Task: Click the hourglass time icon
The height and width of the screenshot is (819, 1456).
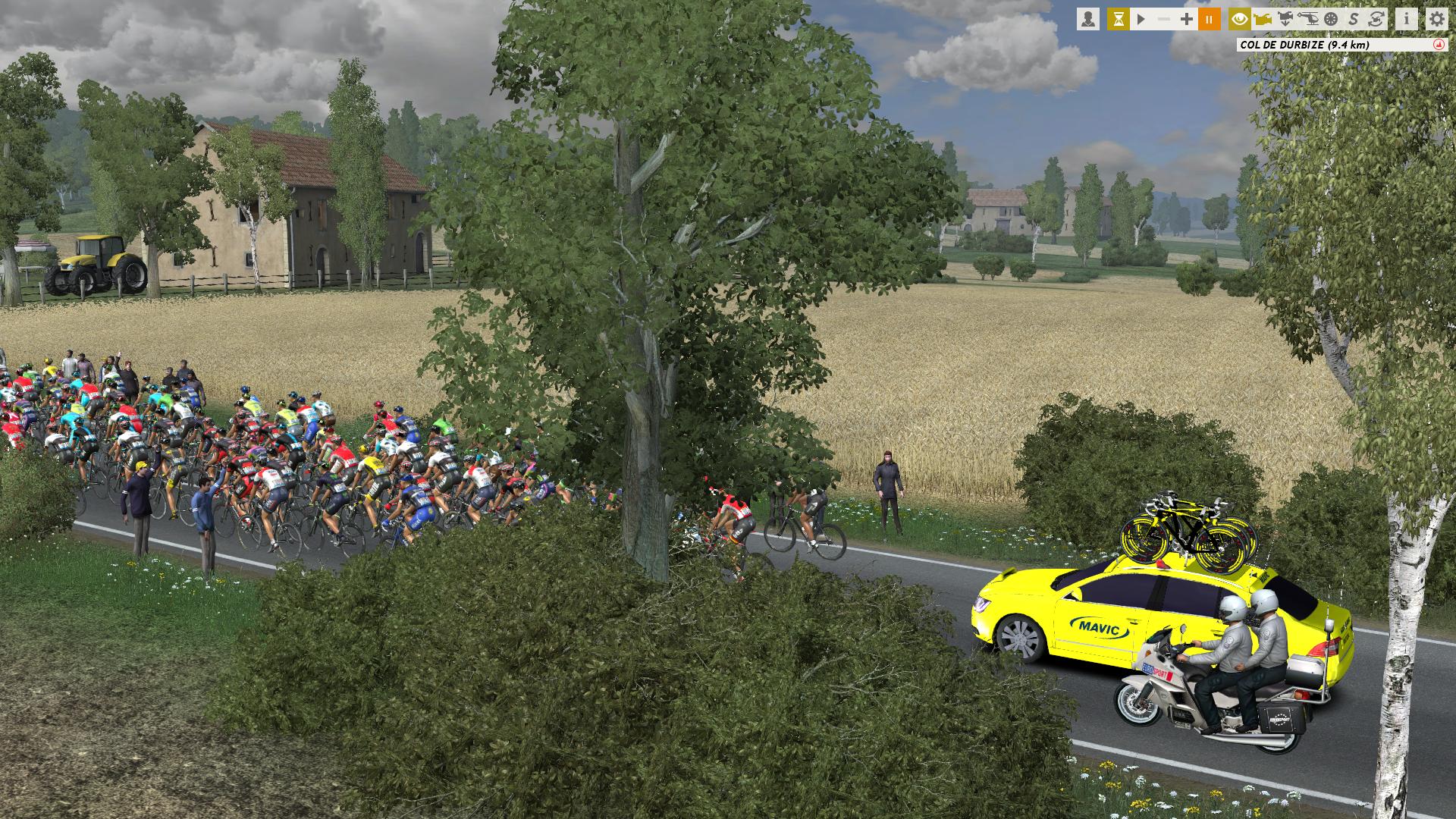Action: click(1118, 19)
